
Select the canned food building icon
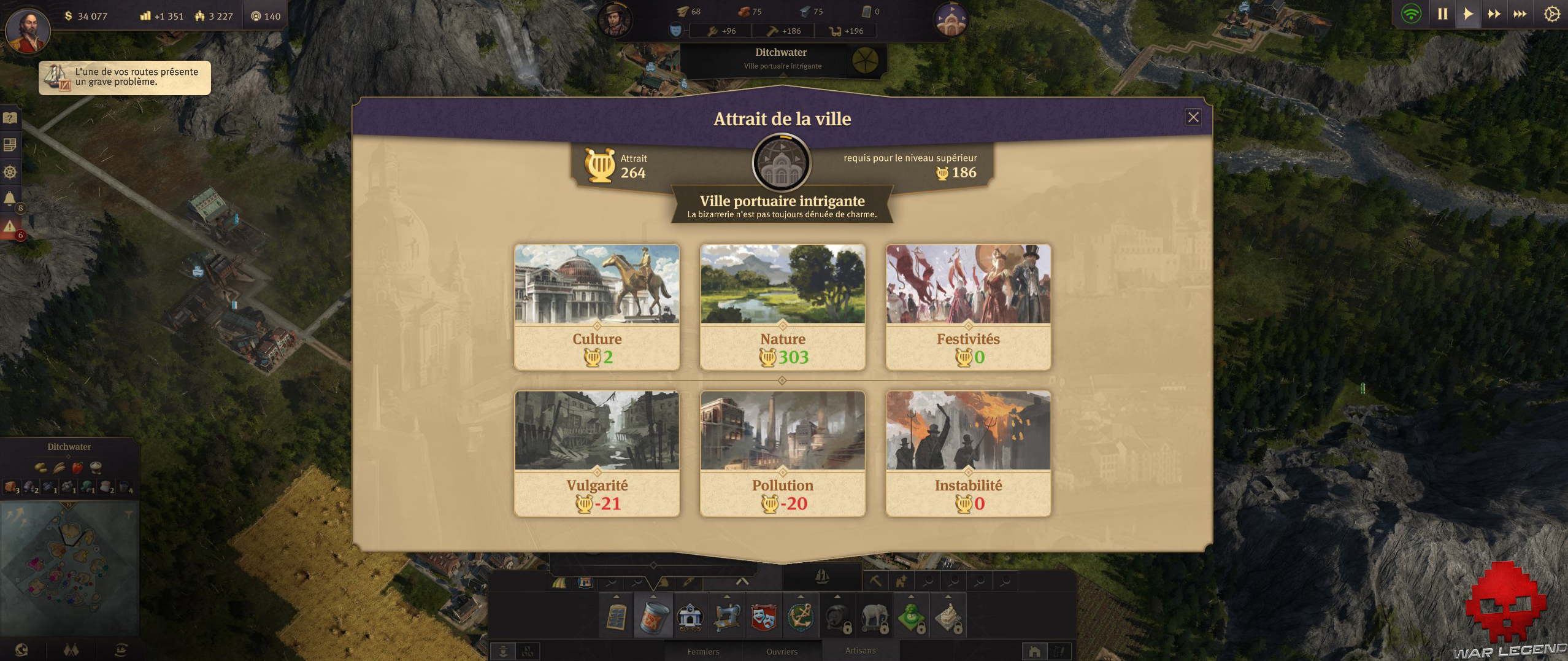coord(654,619)
